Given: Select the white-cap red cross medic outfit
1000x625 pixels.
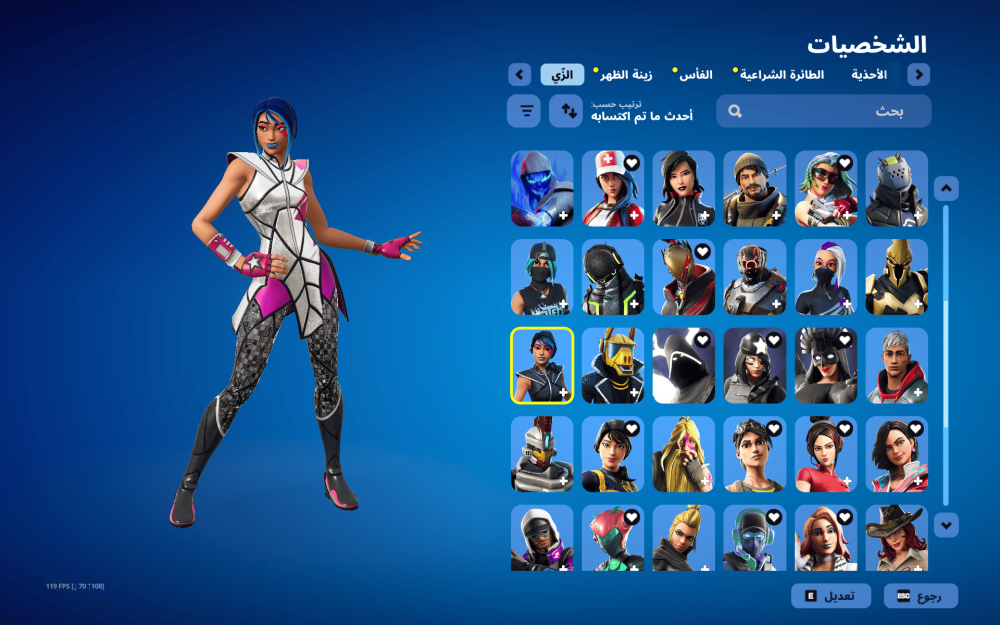Looking at the screenshot, I should (x=613, y=189).
